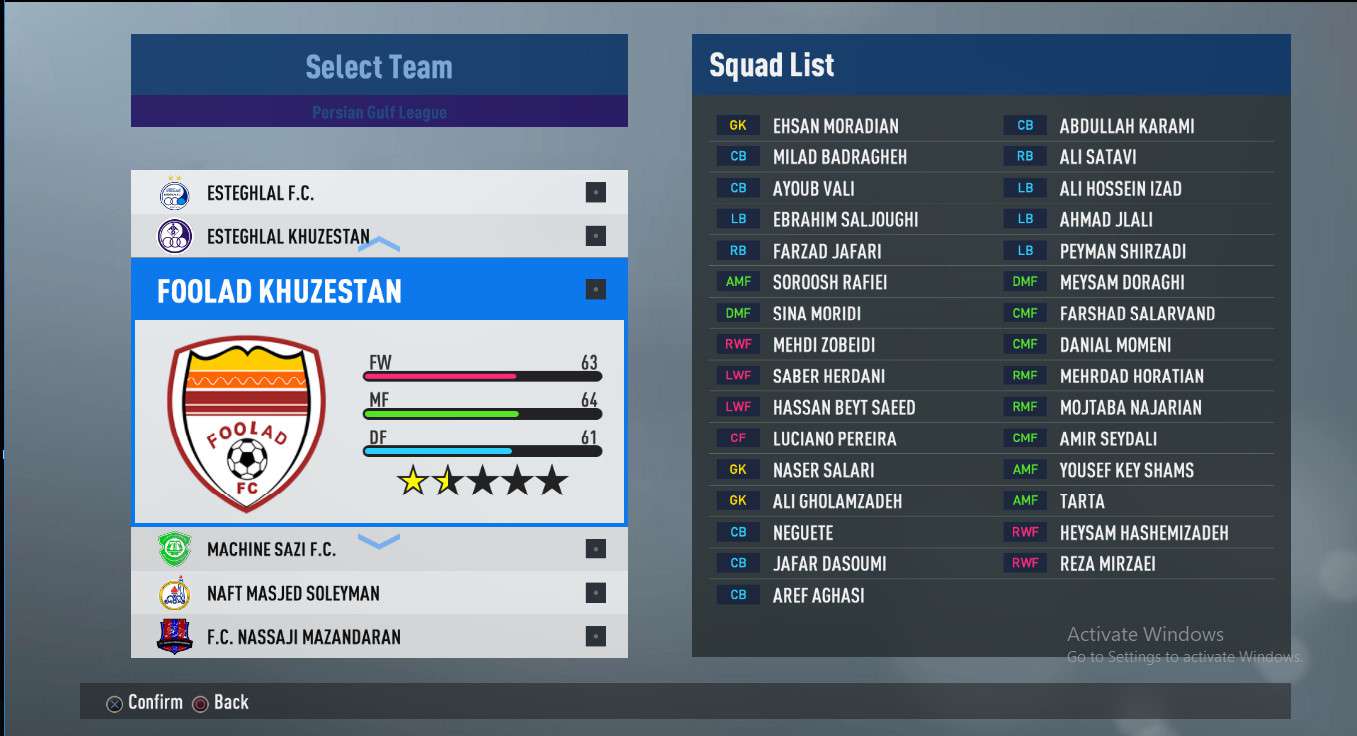Pick Tarta from the squad list

(x=1082, y=501)
